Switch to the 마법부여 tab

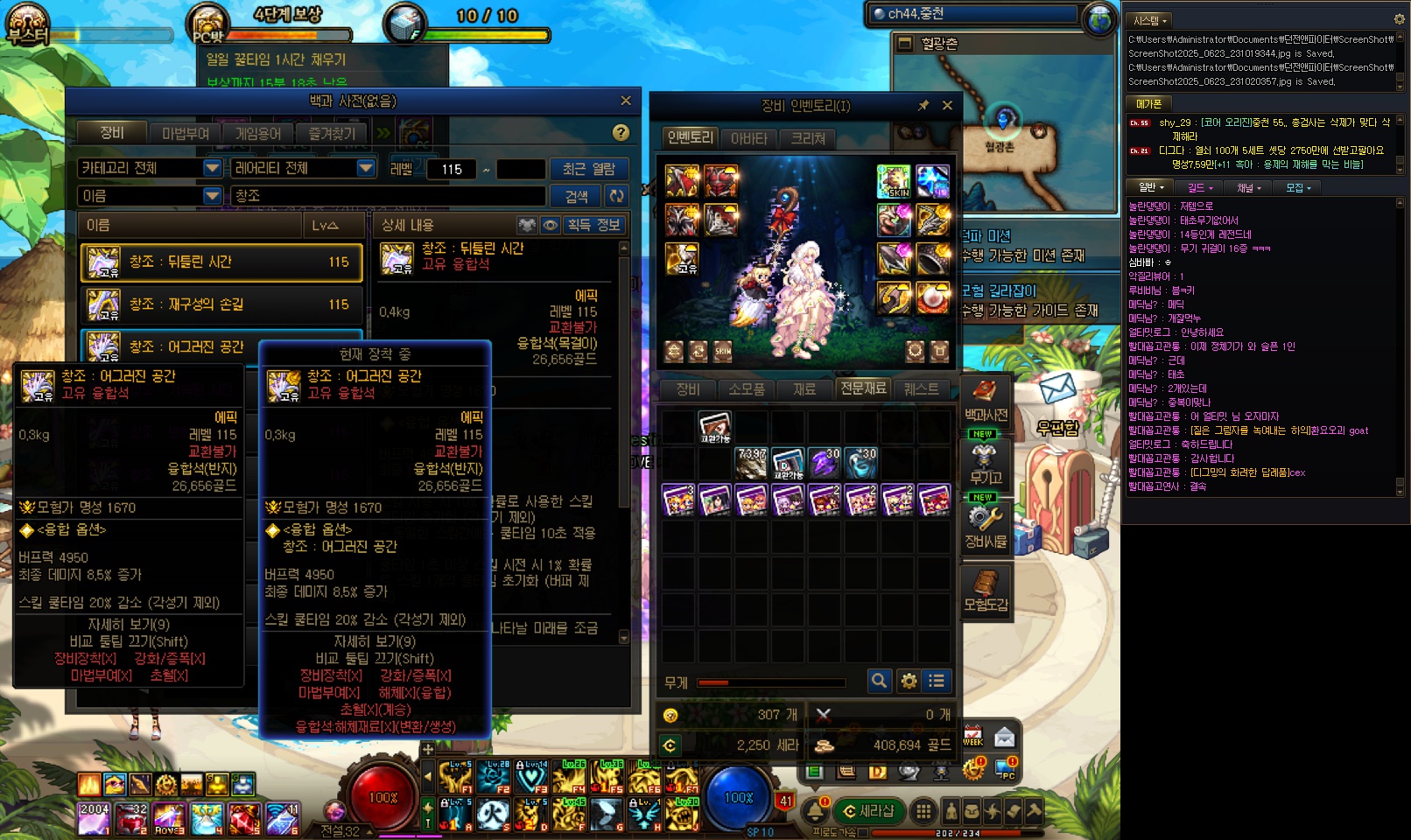186,133
